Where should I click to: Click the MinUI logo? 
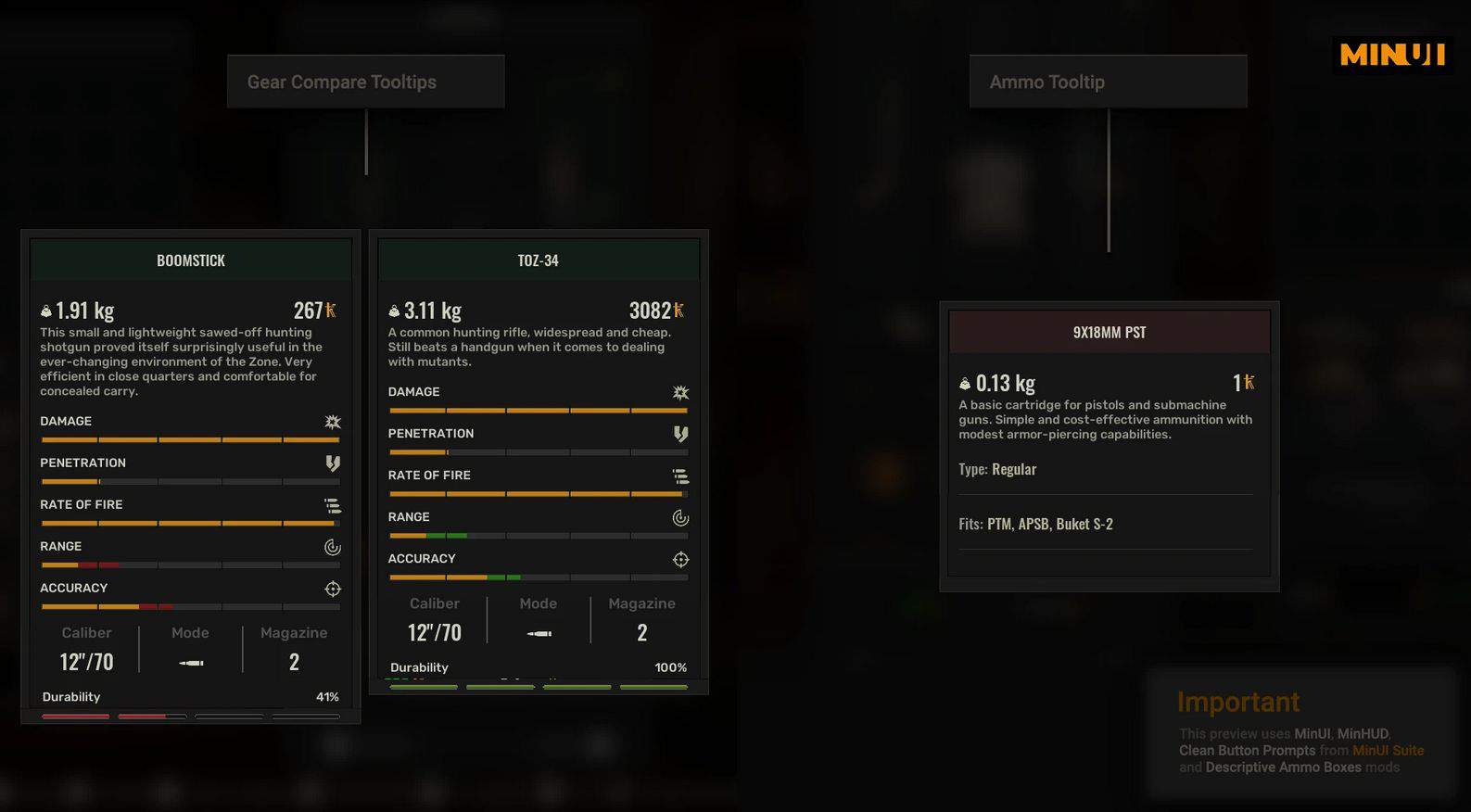(x=1392, y=55)
